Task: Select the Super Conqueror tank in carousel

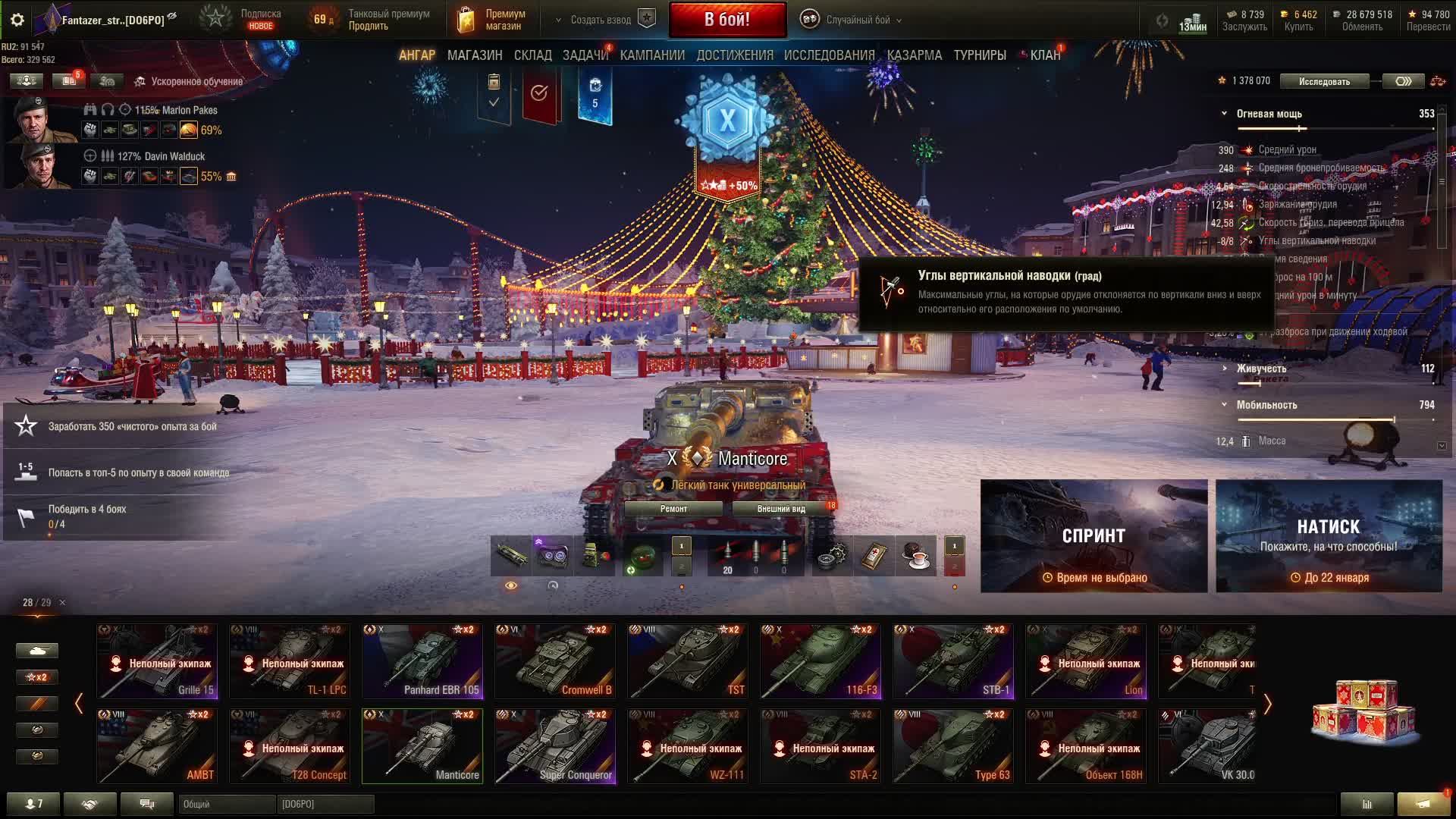Action: (x=555, y=746)
